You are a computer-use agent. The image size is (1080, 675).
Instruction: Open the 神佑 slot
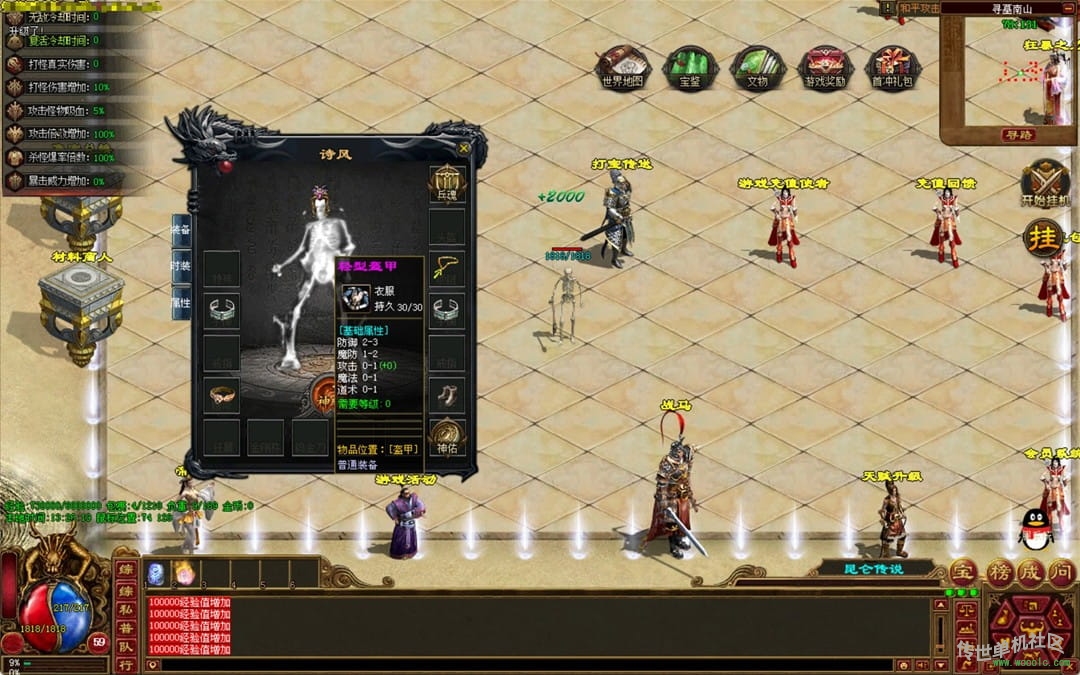tap(446, 436)
